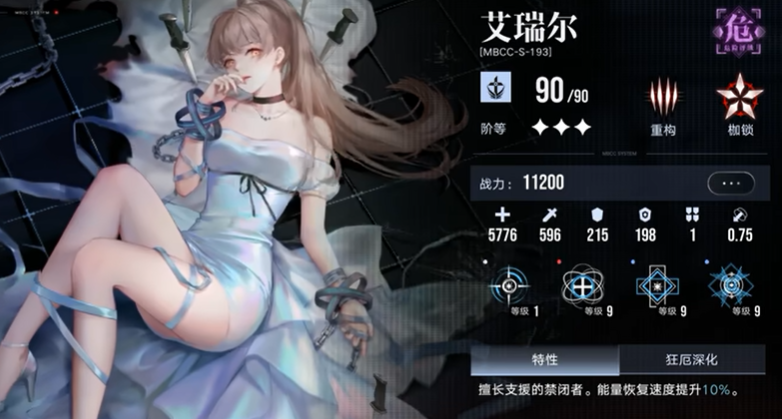Screen dimensions: 782x419
Task: Tap the purple 危 danger badge
Action: point(739,30)
